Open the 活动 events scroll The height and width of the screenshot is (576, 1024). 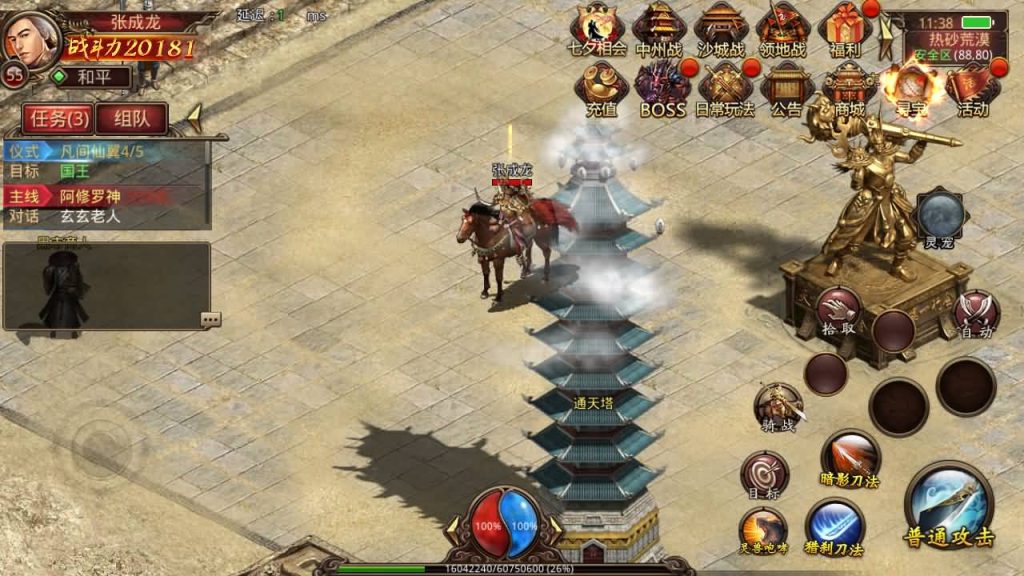coord(973,89)
